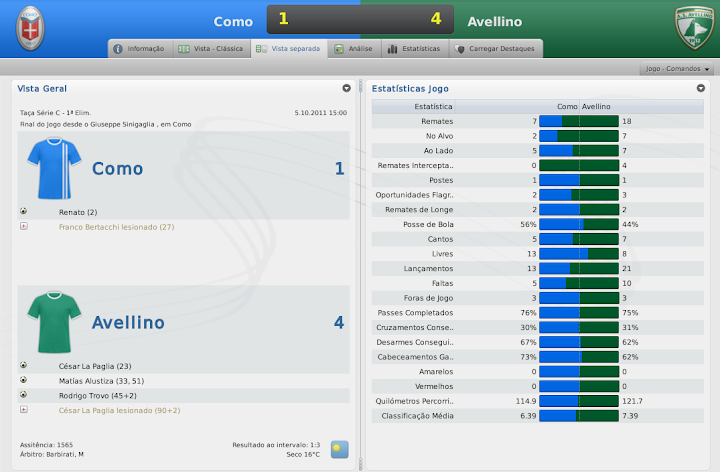Select goalscorer Rodrigo Trovo
This screenshot has height=472, width=720.
[x=98, y=395]
